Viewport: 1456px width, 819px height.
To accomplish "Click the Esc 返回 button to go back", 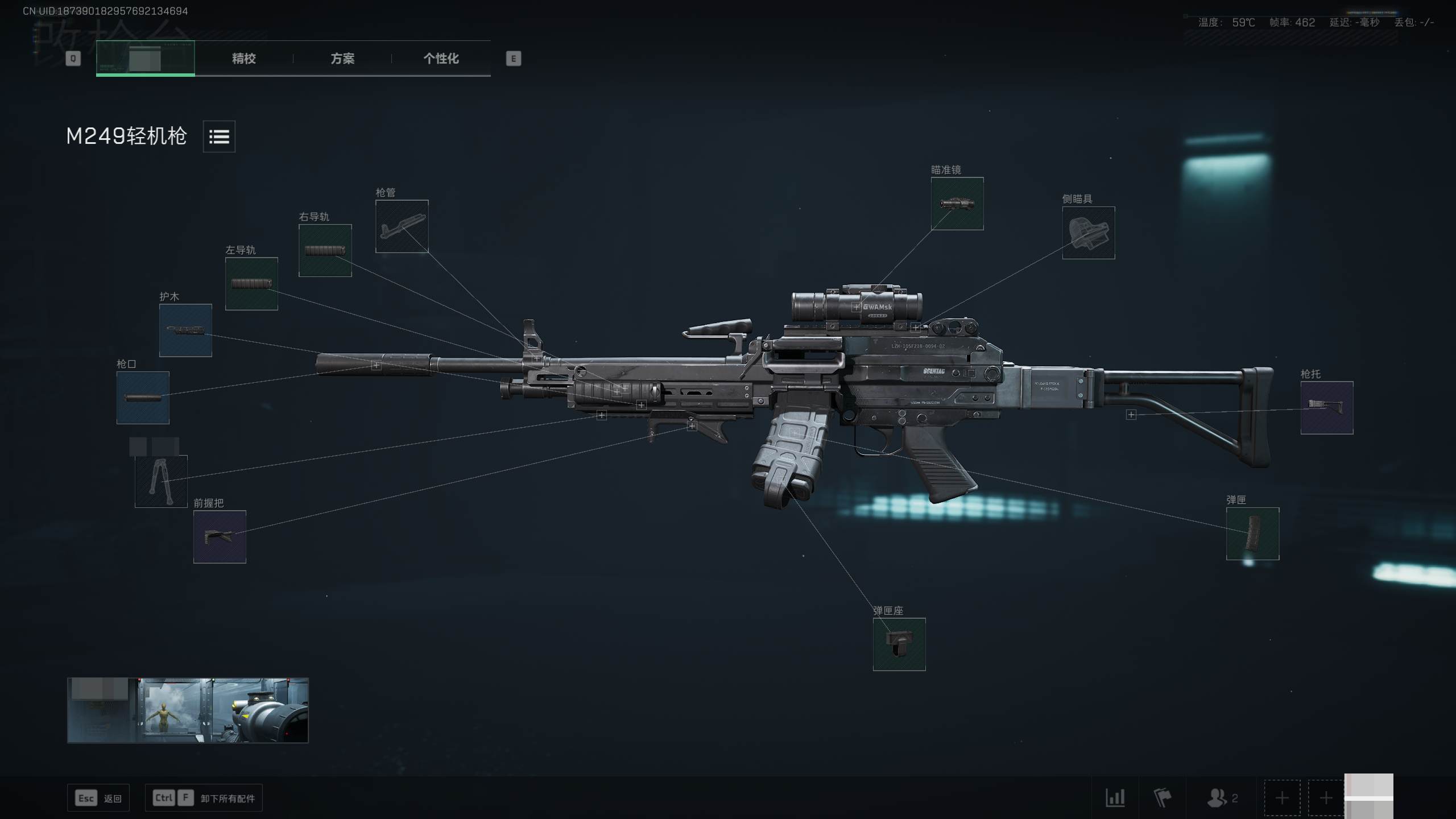I will click(98, 797).
